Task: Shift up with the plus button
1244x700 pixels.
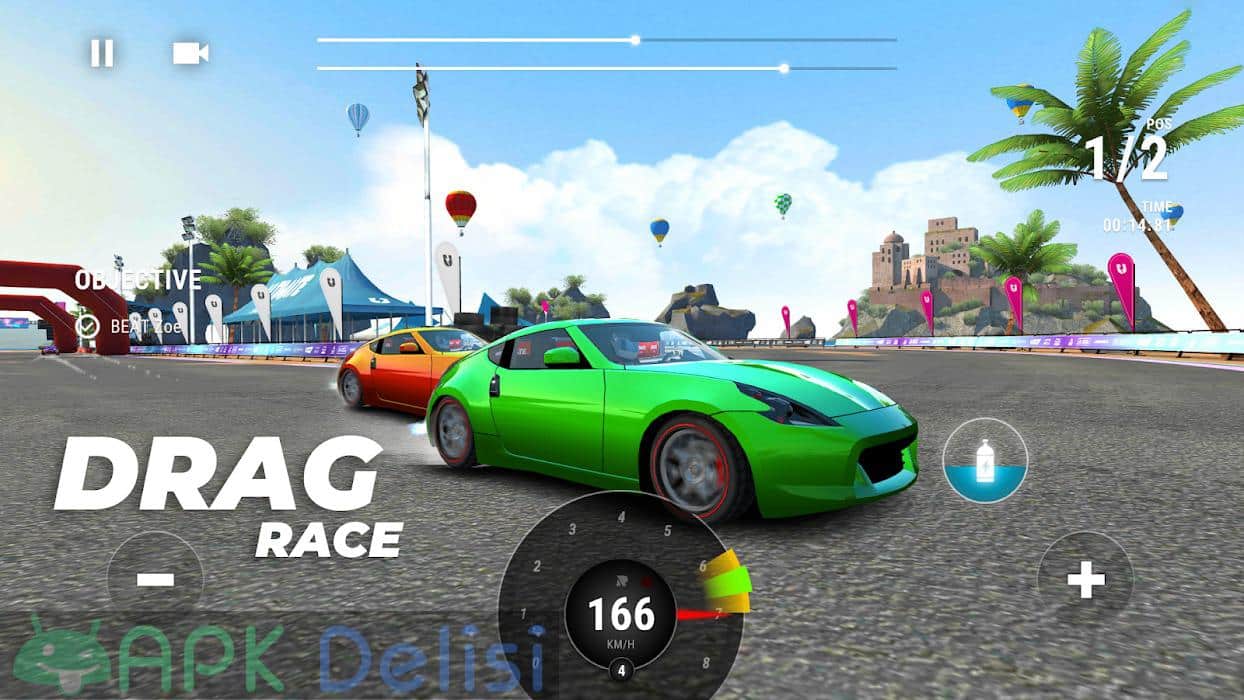Action: coord(1085,579)
